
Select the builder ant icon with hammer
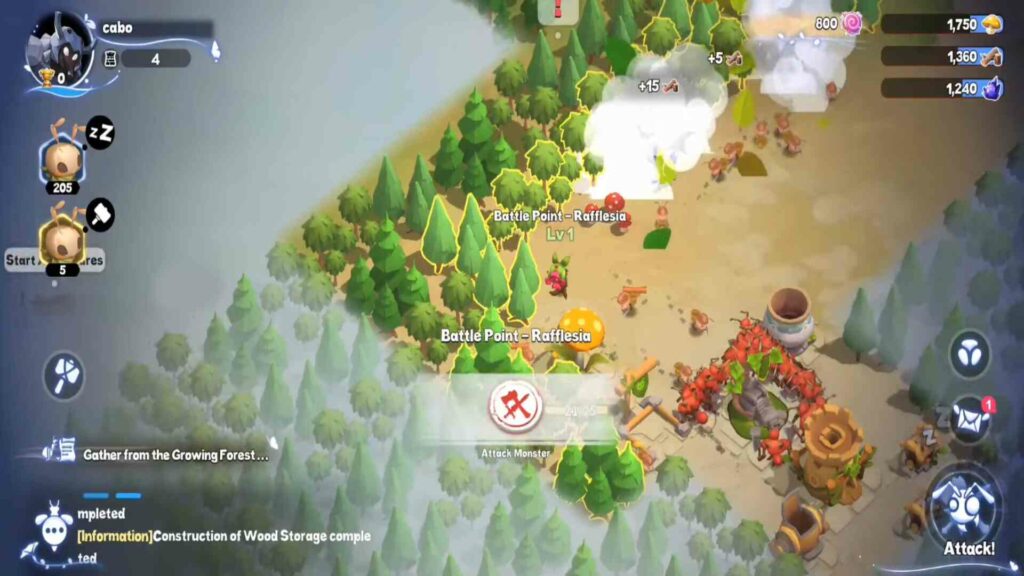(61, 240)
